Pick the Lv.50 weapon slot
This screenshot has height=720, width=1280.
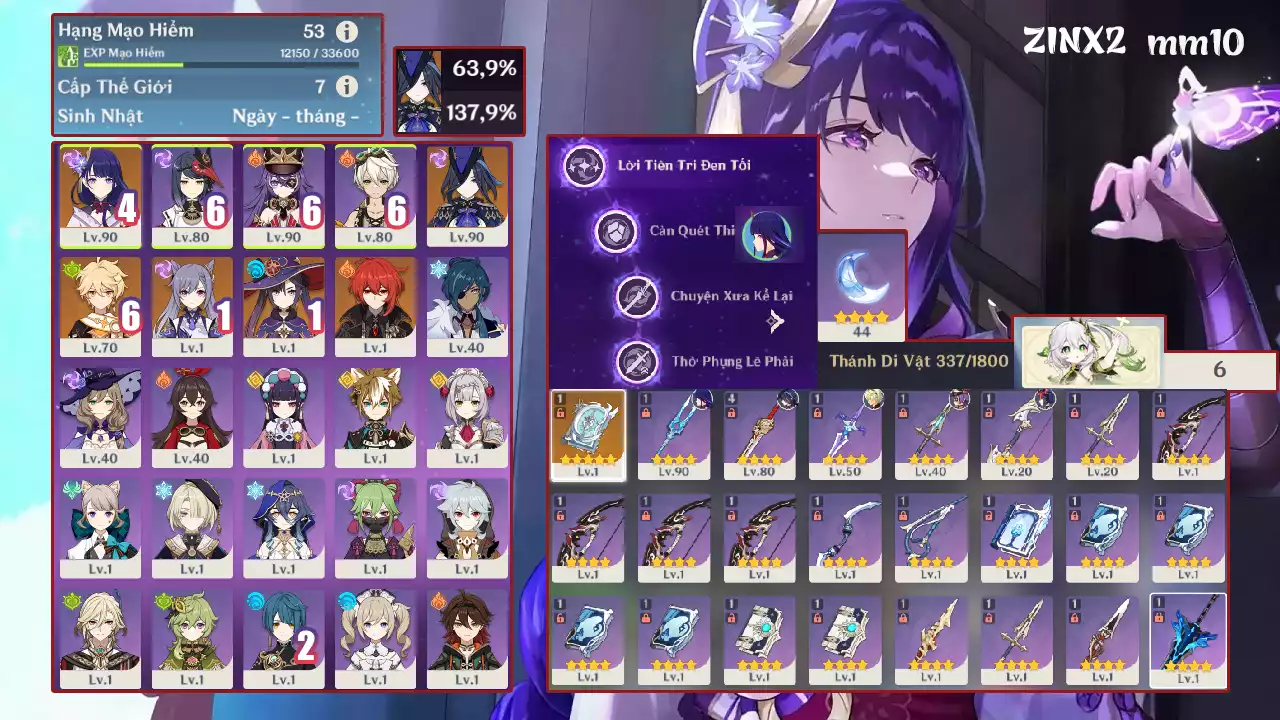[x=846, y=435]
